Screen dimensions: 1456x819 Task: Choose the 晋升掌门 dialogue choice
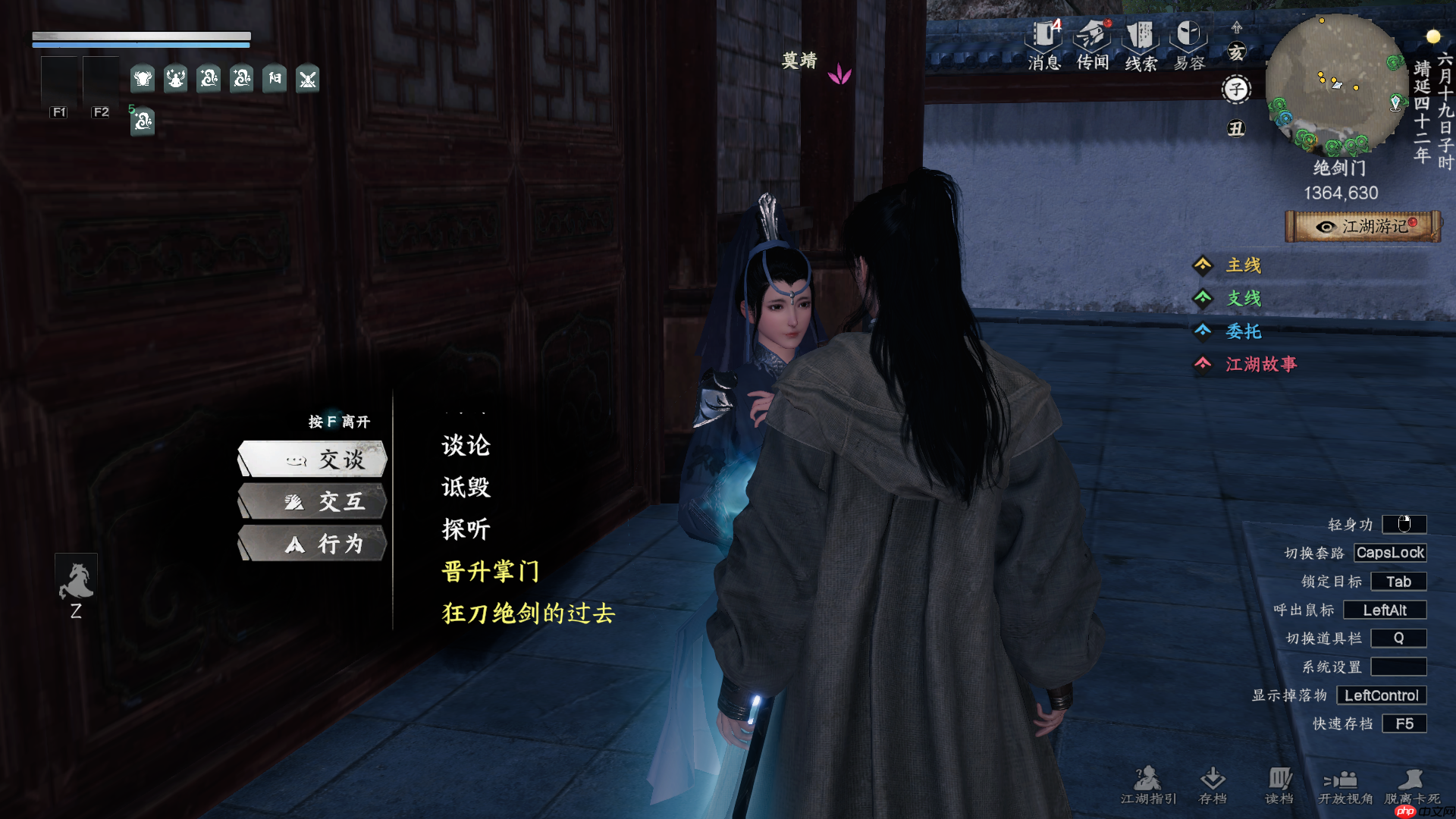point(489,573)
